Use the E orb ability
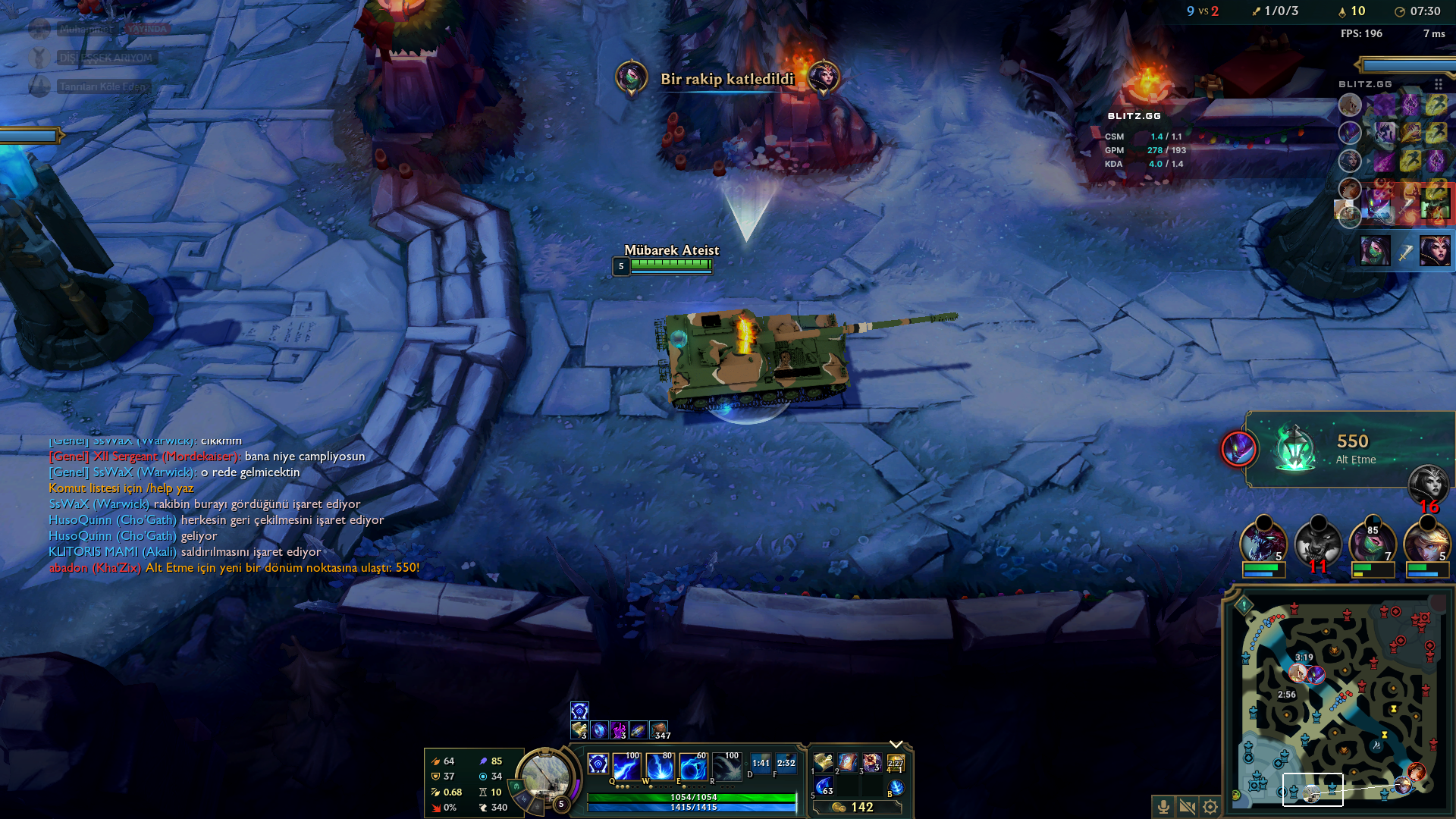 click(x=693, y=767)
